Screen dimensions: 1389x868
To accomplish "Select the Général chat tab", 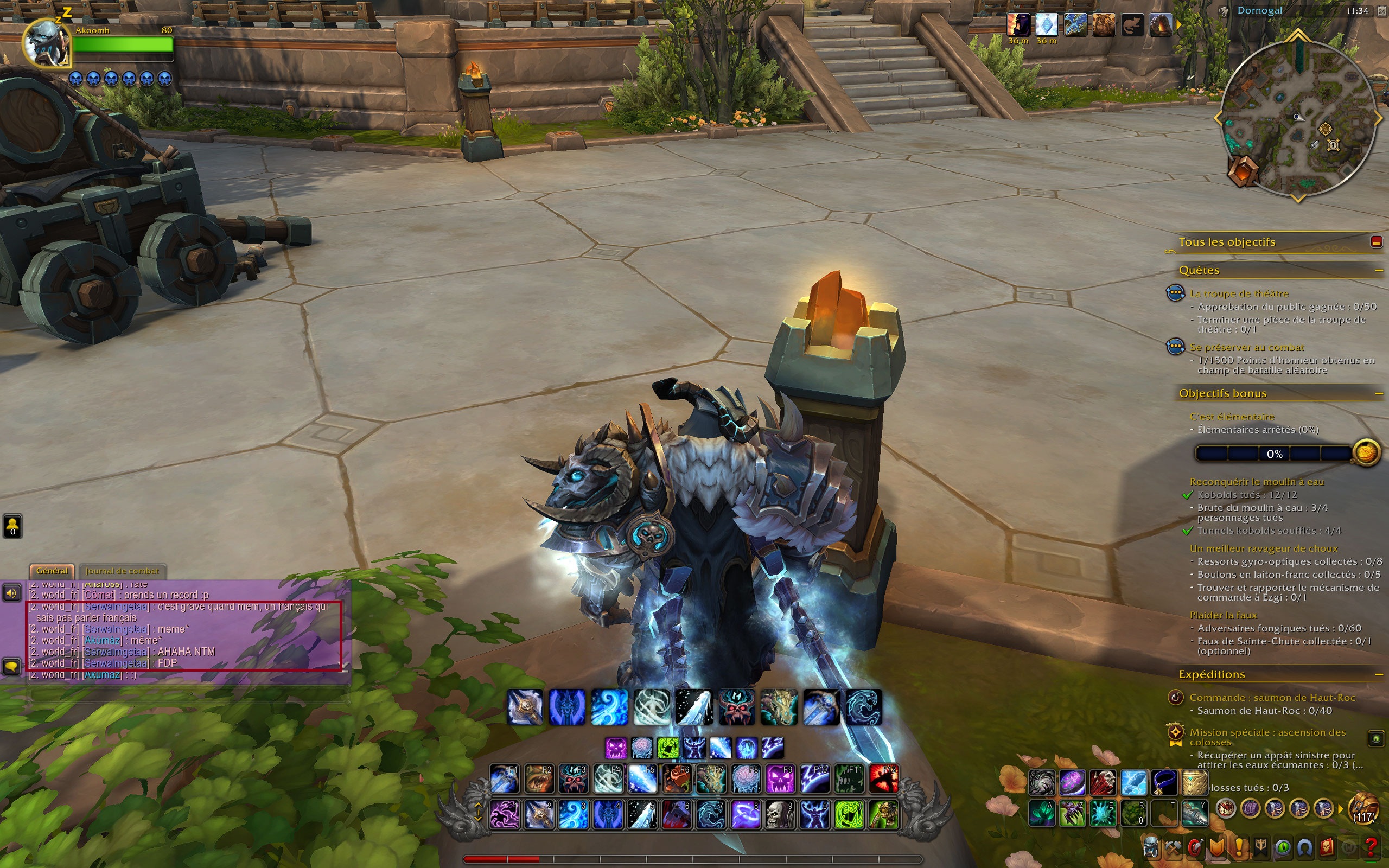I will pyautogui.click(x=52, y=571).
